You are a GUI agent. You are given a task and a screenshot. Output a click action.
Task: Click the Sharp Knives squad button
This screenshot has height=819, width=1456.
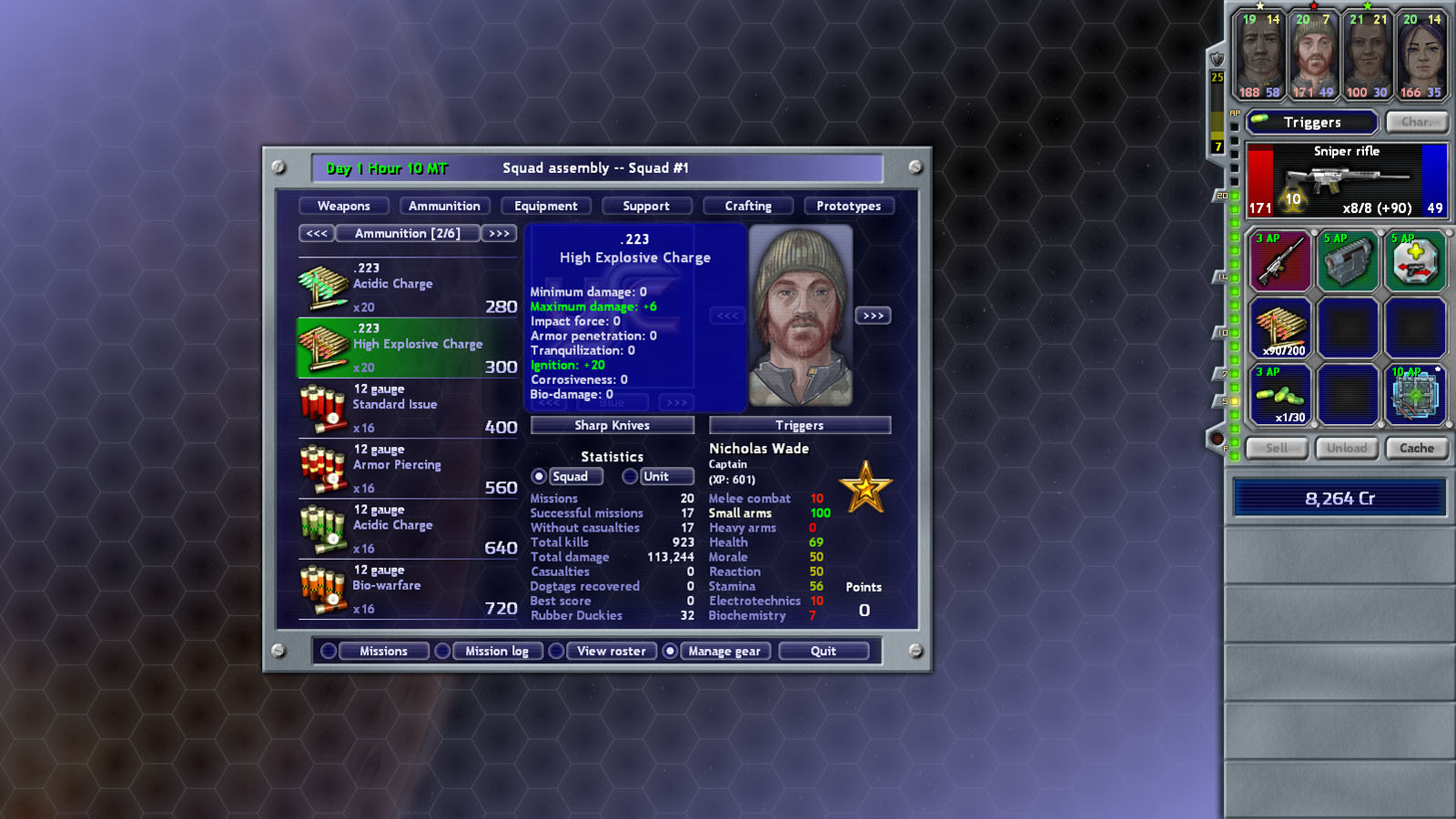click(612, 425)
